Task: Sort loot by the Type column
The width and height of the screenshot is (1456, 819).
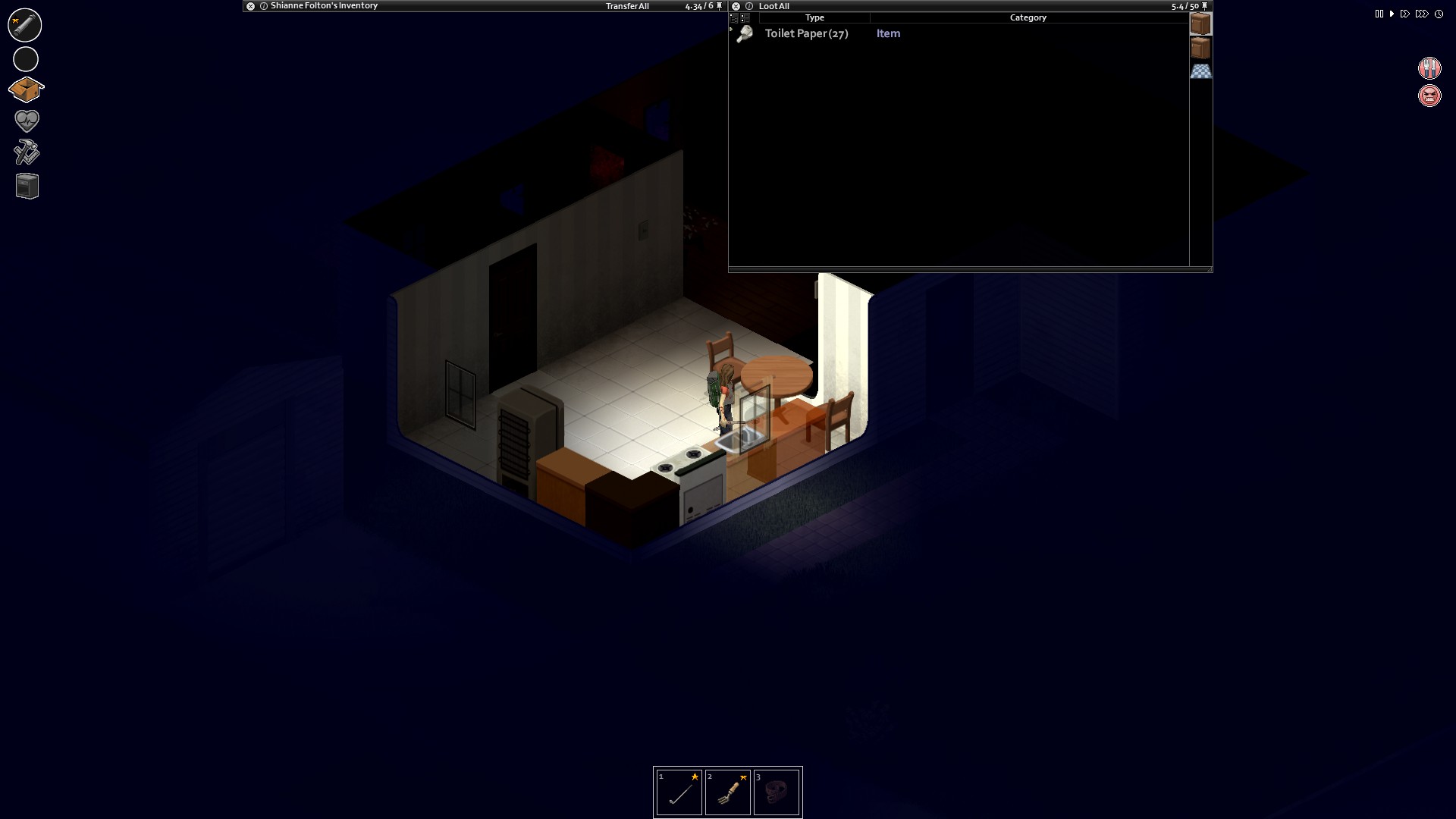Action: (815, 17)
